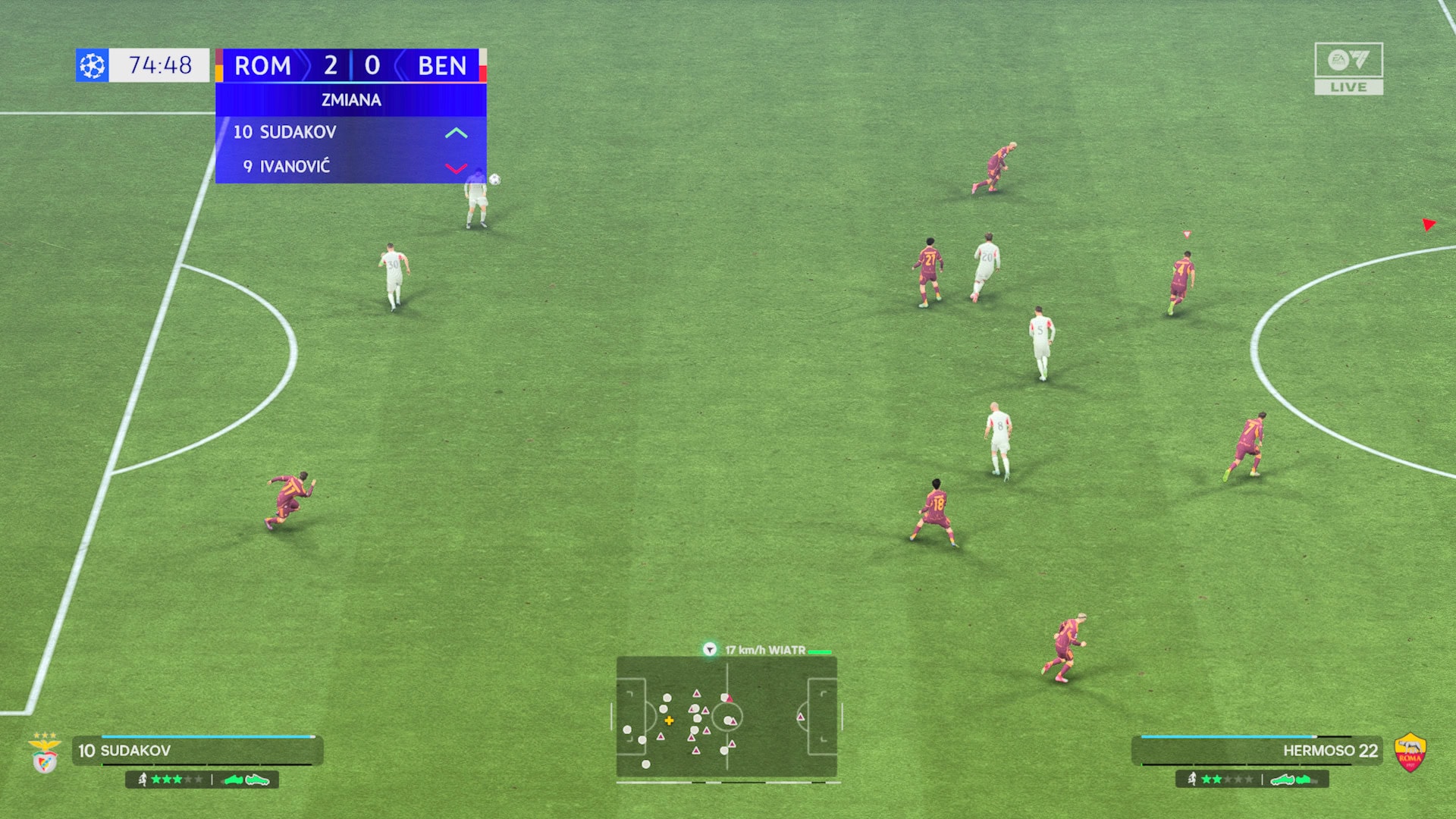Click the Hermoso 22 player name panel
This screenshot has width=1456, height=819.
(1257, 751)
